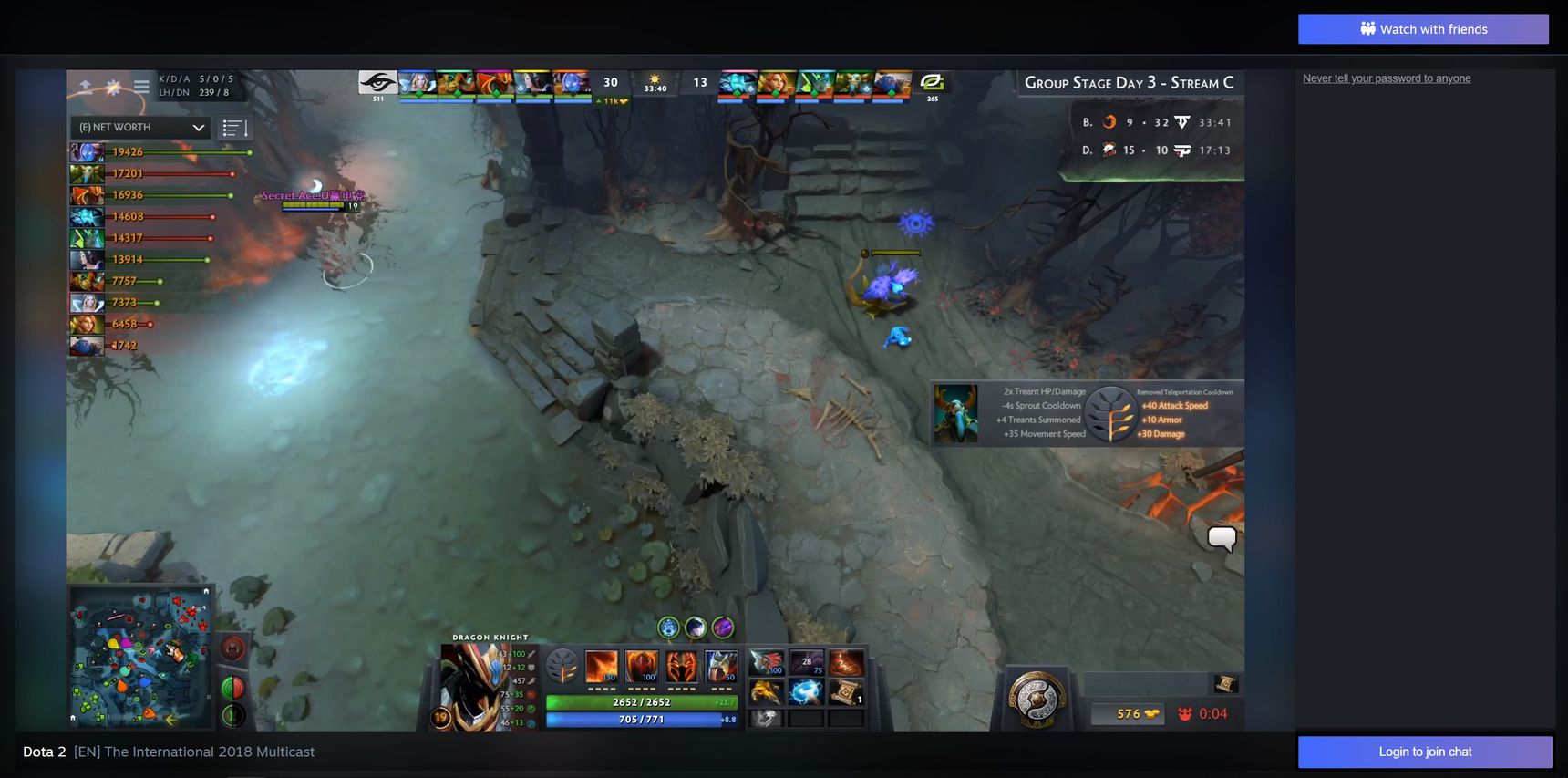The height and width of the screenshot is (778, 1568).
Task: Activate Dragon Knight's Dragon Tail ability
Action: 642,667
